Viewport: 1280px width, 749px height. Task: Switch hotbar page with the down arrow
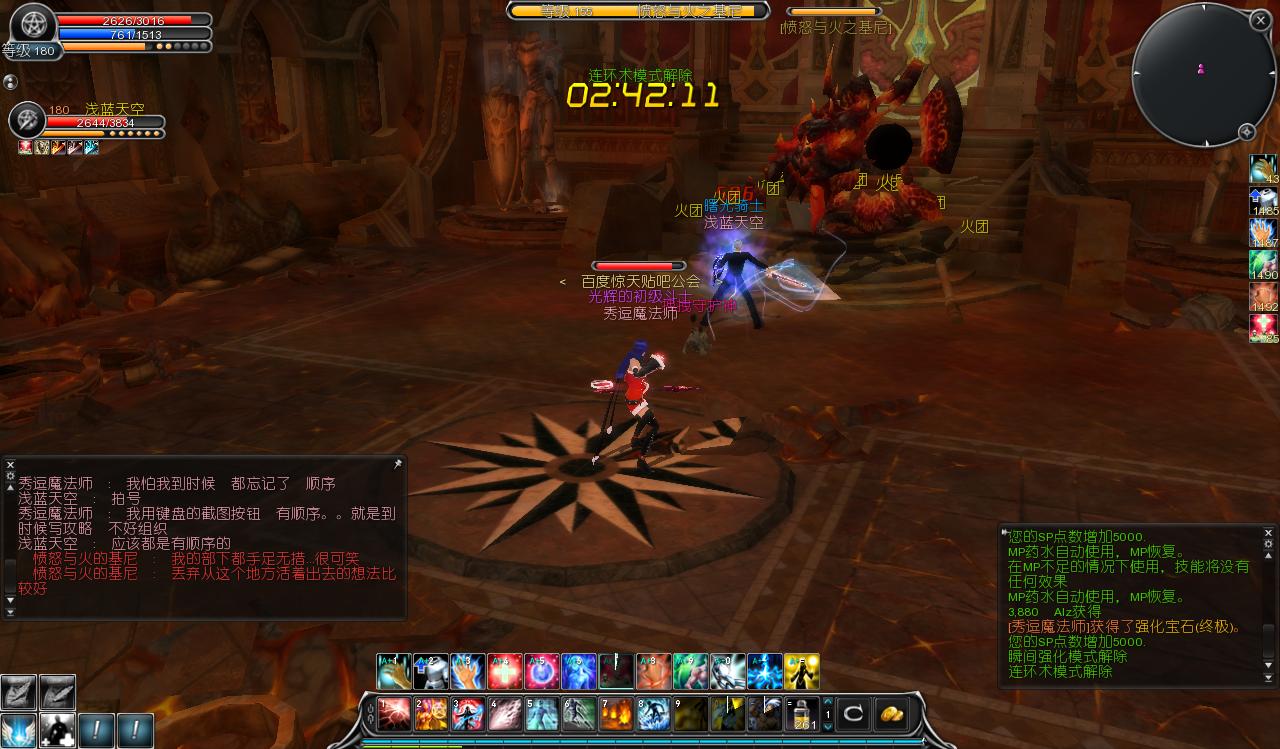pos(827,727)
